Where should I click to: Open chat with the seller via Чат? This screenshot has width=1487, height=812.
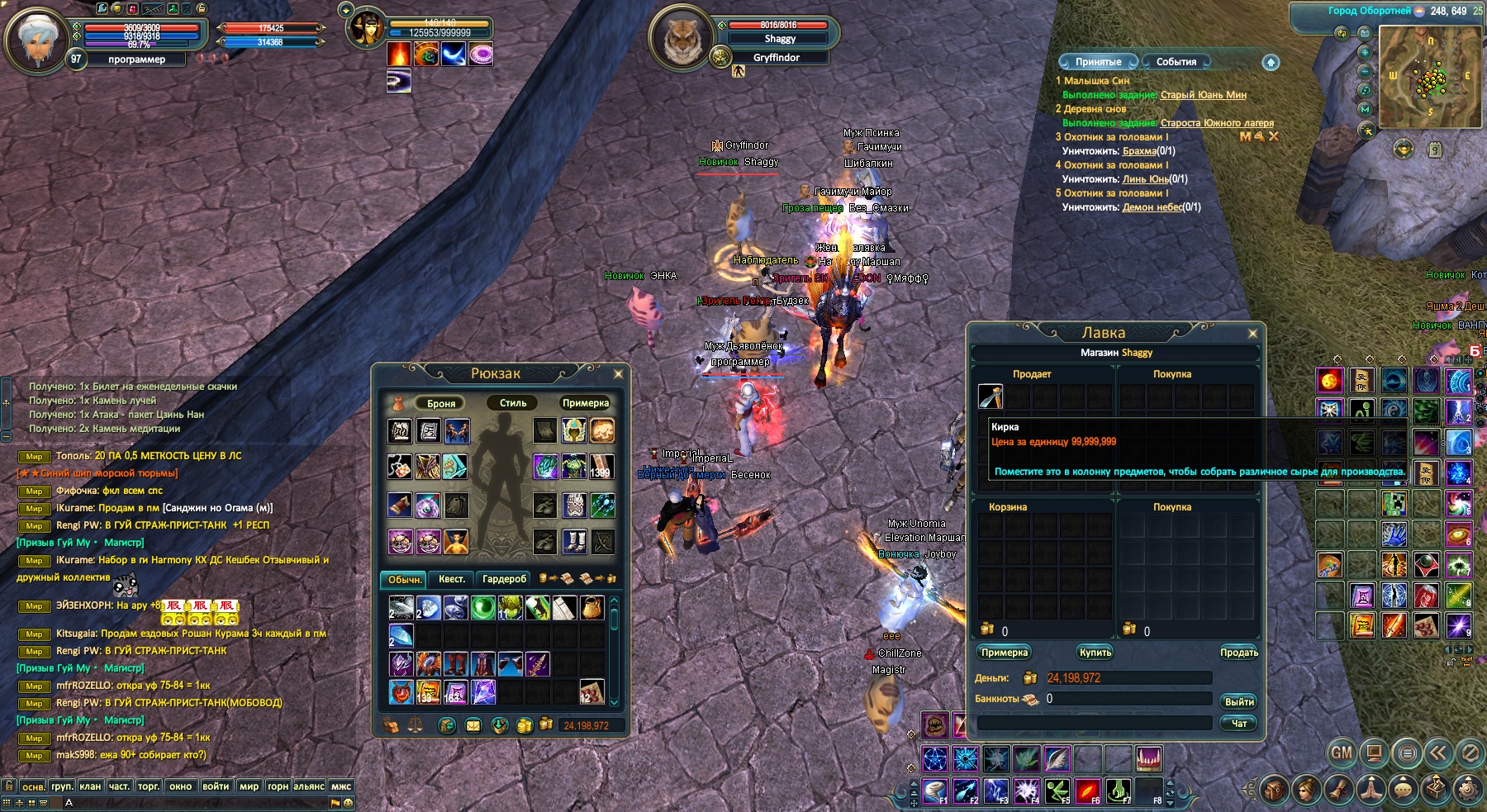click(1238, 723)
